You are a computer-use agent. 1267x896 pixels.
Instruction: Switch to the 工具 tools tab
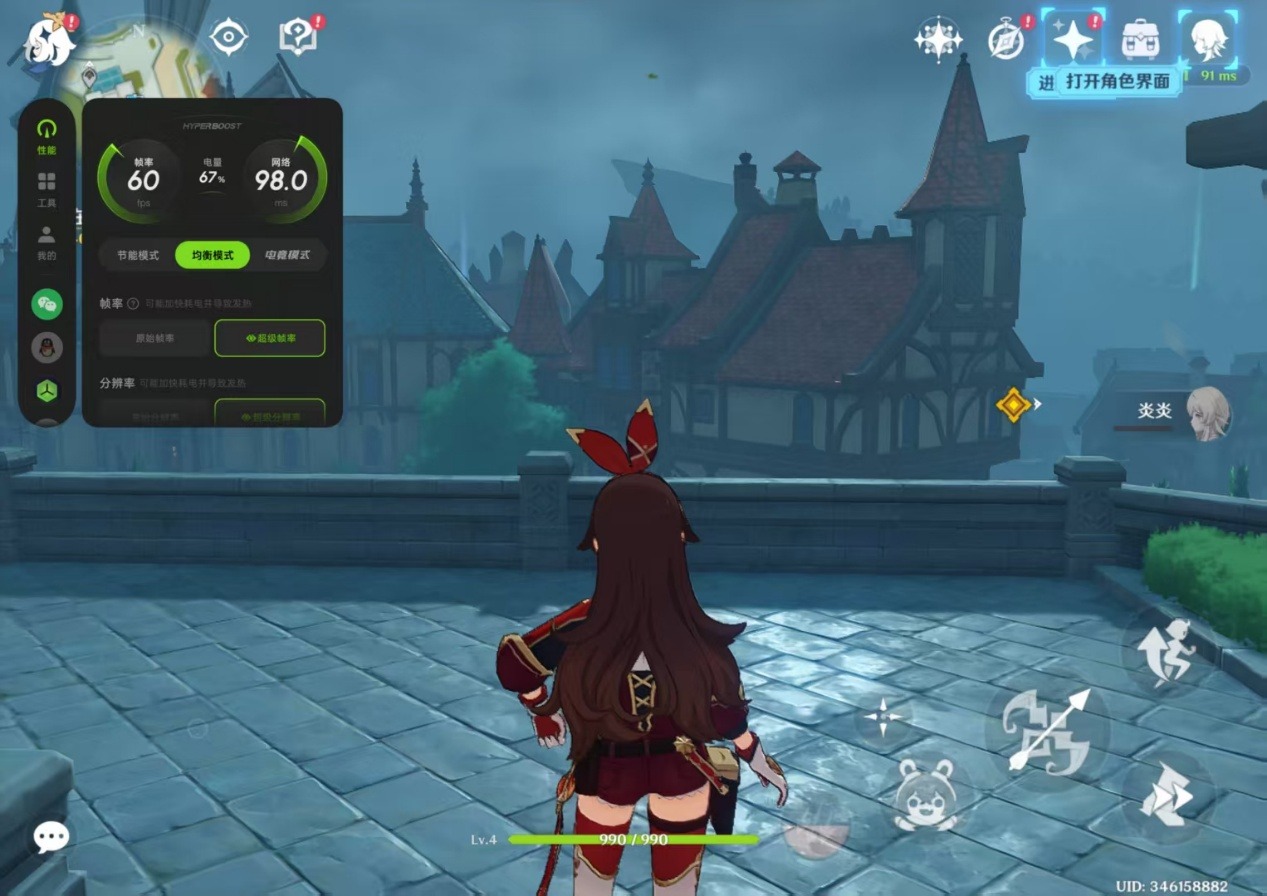click(x=46, y=188)
